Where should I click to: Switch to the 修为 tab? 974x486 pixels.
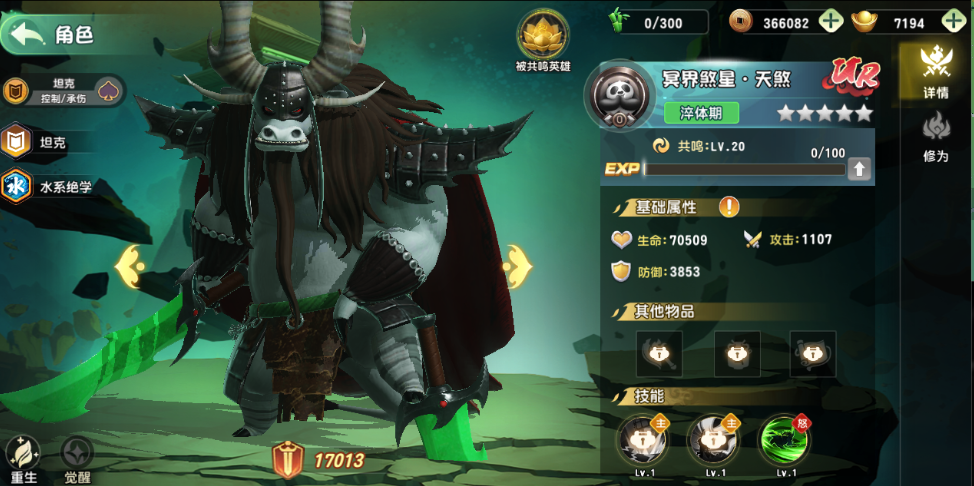[x=936, y=137]
